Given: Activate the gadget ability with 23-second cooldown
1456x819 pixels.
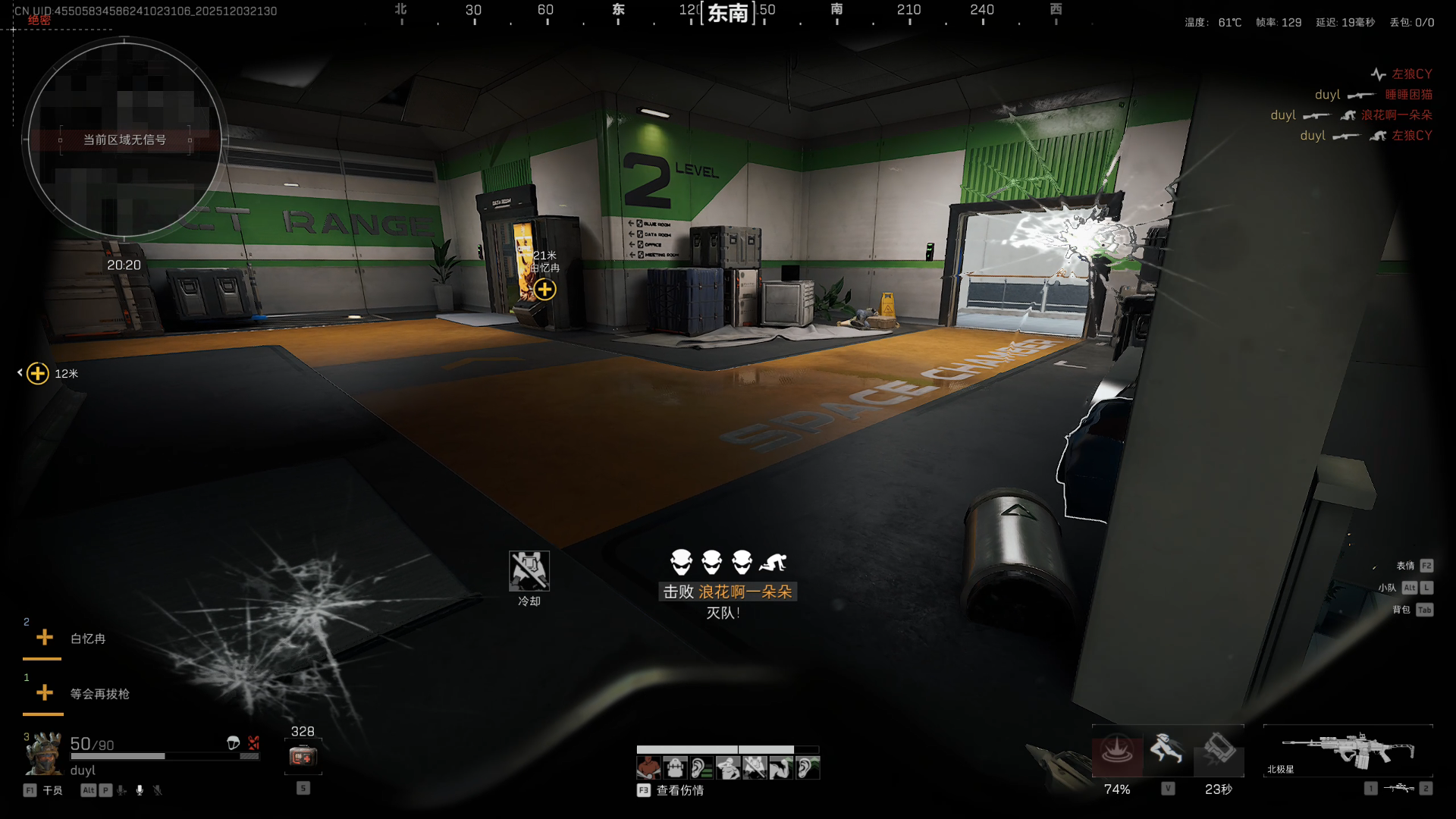Looking at the screenshot, I should [x=1219, y=750].
